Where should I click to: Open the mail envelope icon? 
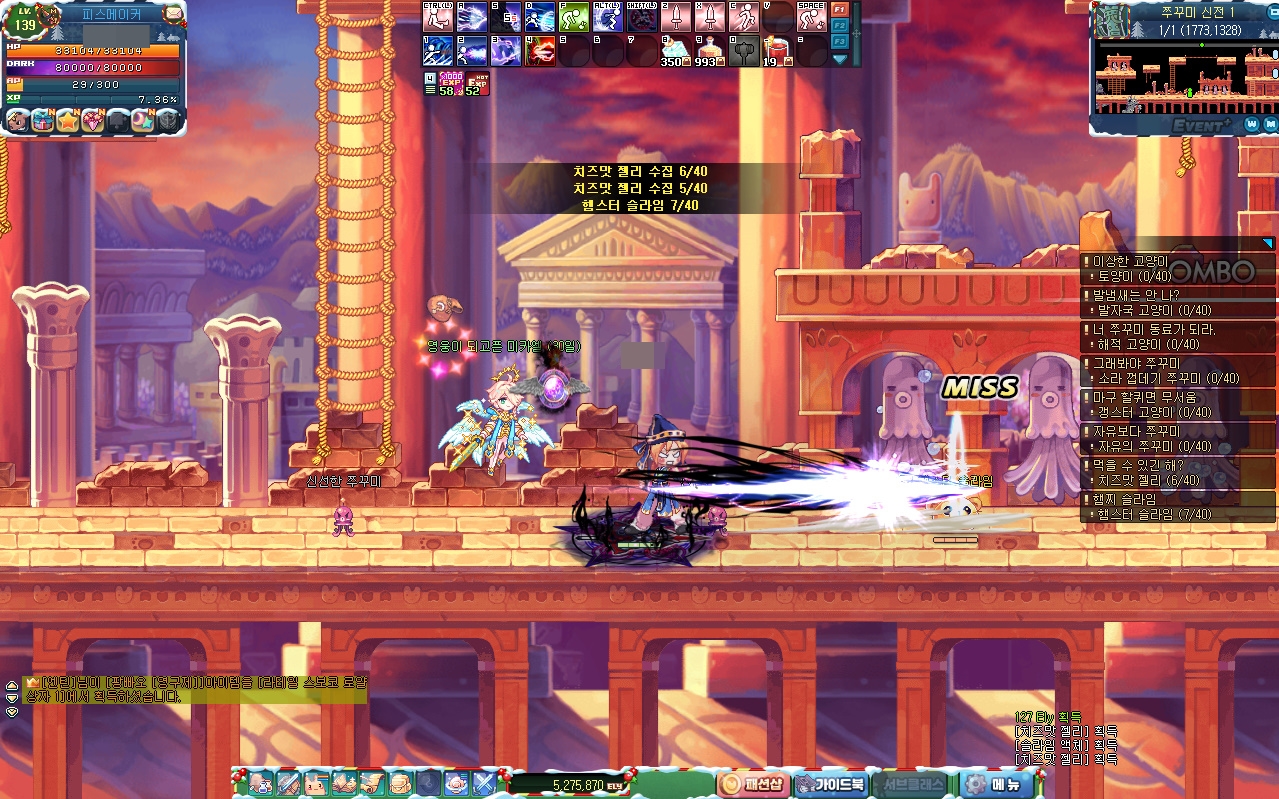pyautogui.click(x=173, y=14)
